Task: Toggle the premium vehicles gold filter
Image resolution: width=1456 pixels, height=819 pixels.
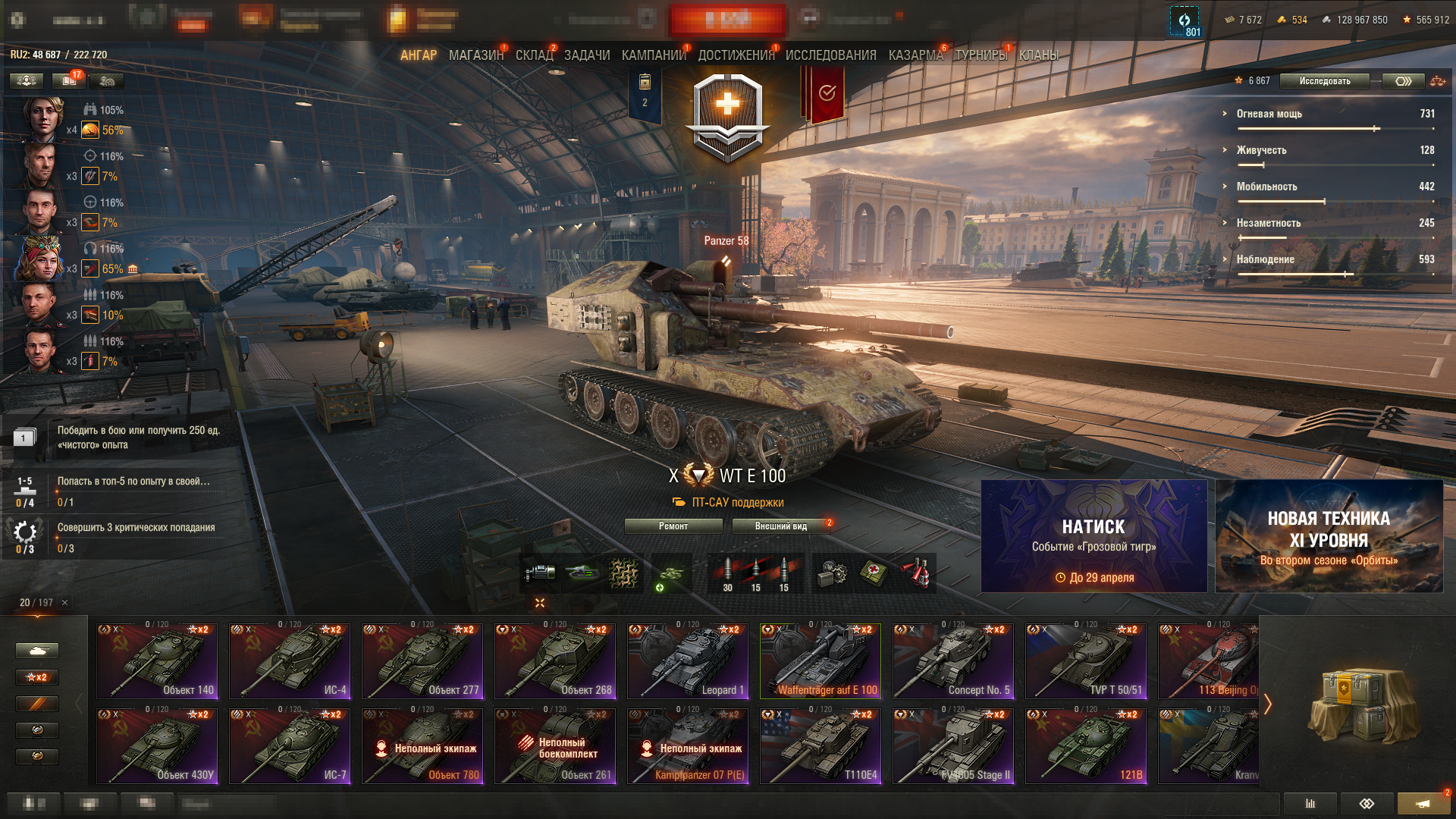Action: (x=36, y=704)
